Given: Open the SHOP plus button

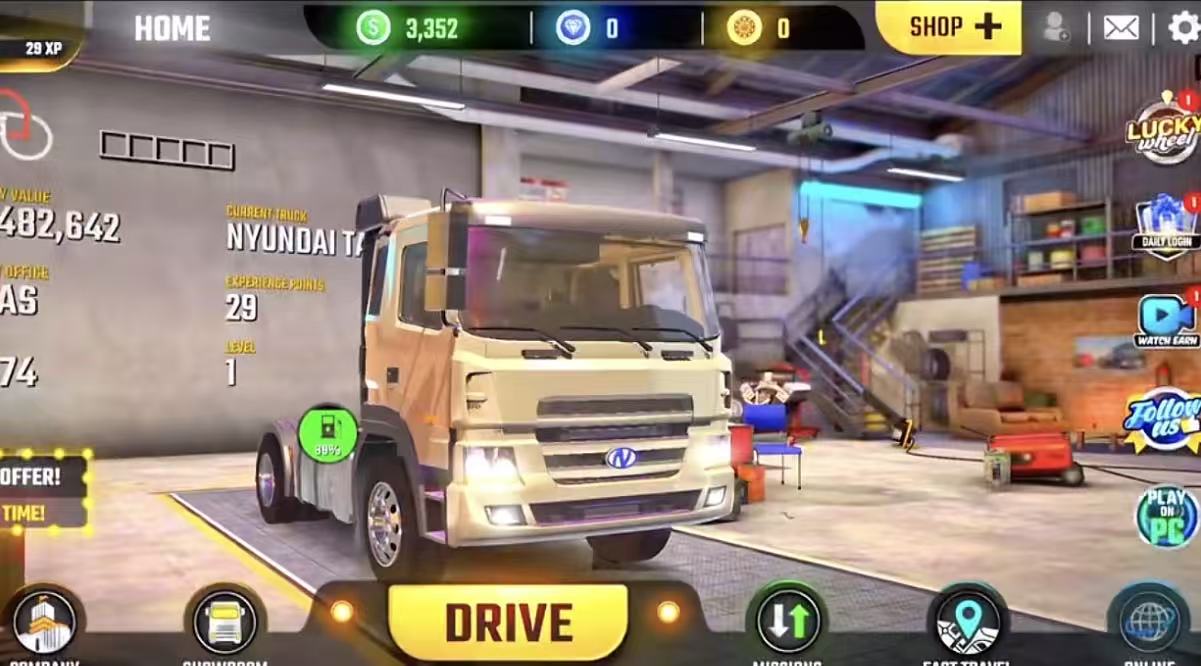Looking at the screenshot, I should (x=948, y=27).
